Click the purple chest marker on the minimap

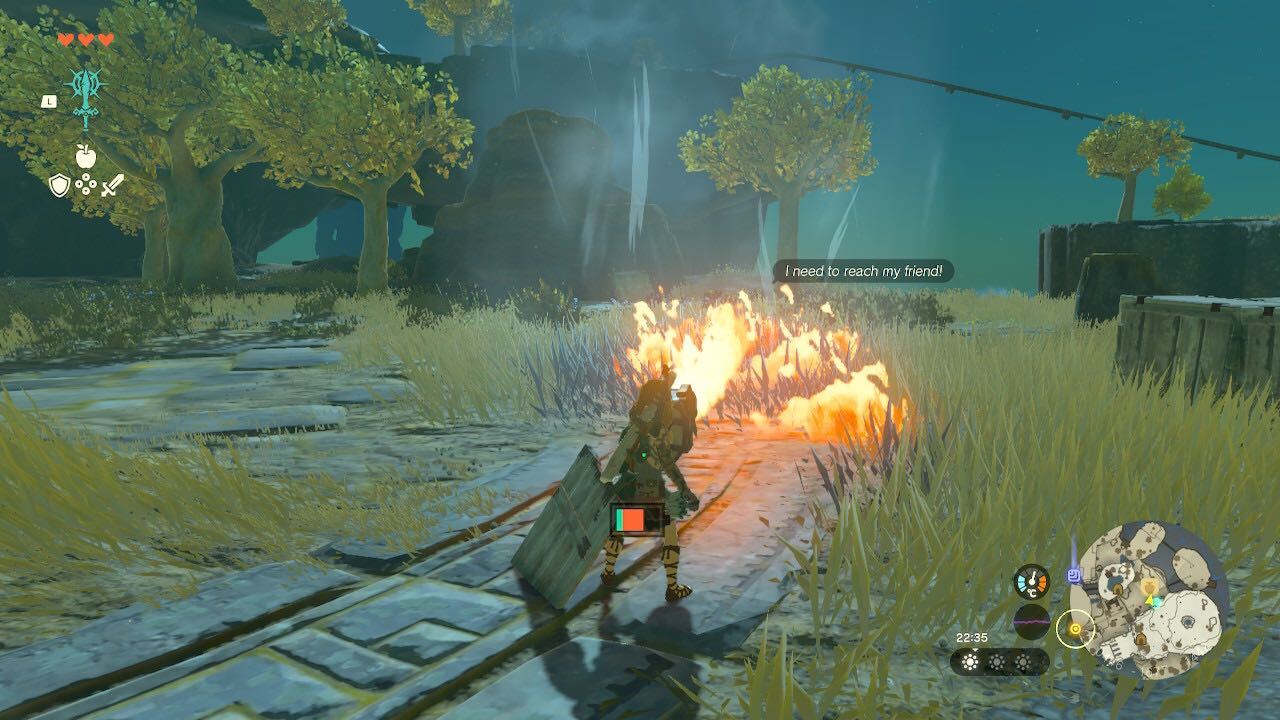(1073, 576)
